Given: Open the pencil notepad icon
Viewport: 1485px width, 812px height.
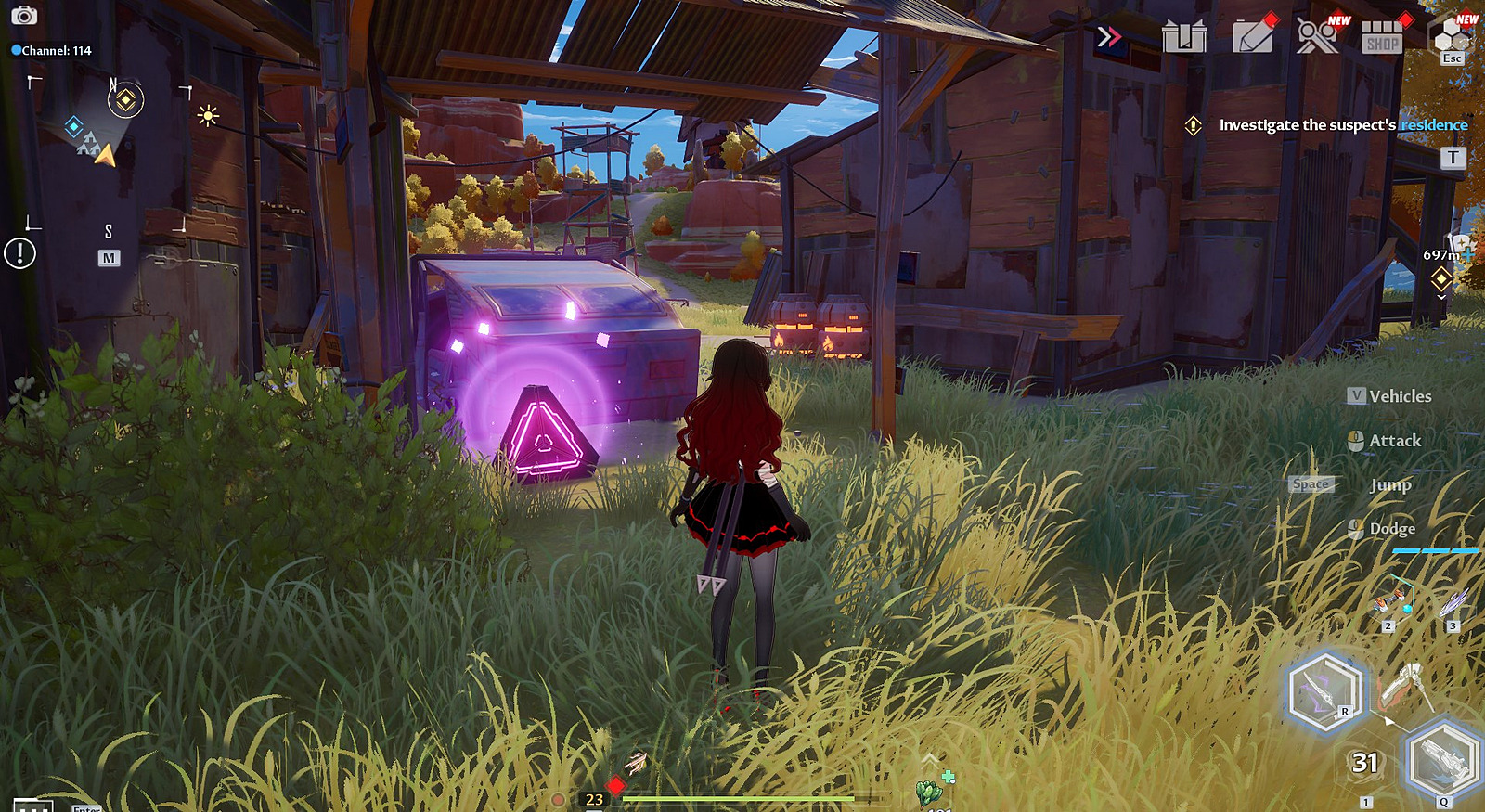Looking at the screenshot, I should click(x=1253, y=37).
